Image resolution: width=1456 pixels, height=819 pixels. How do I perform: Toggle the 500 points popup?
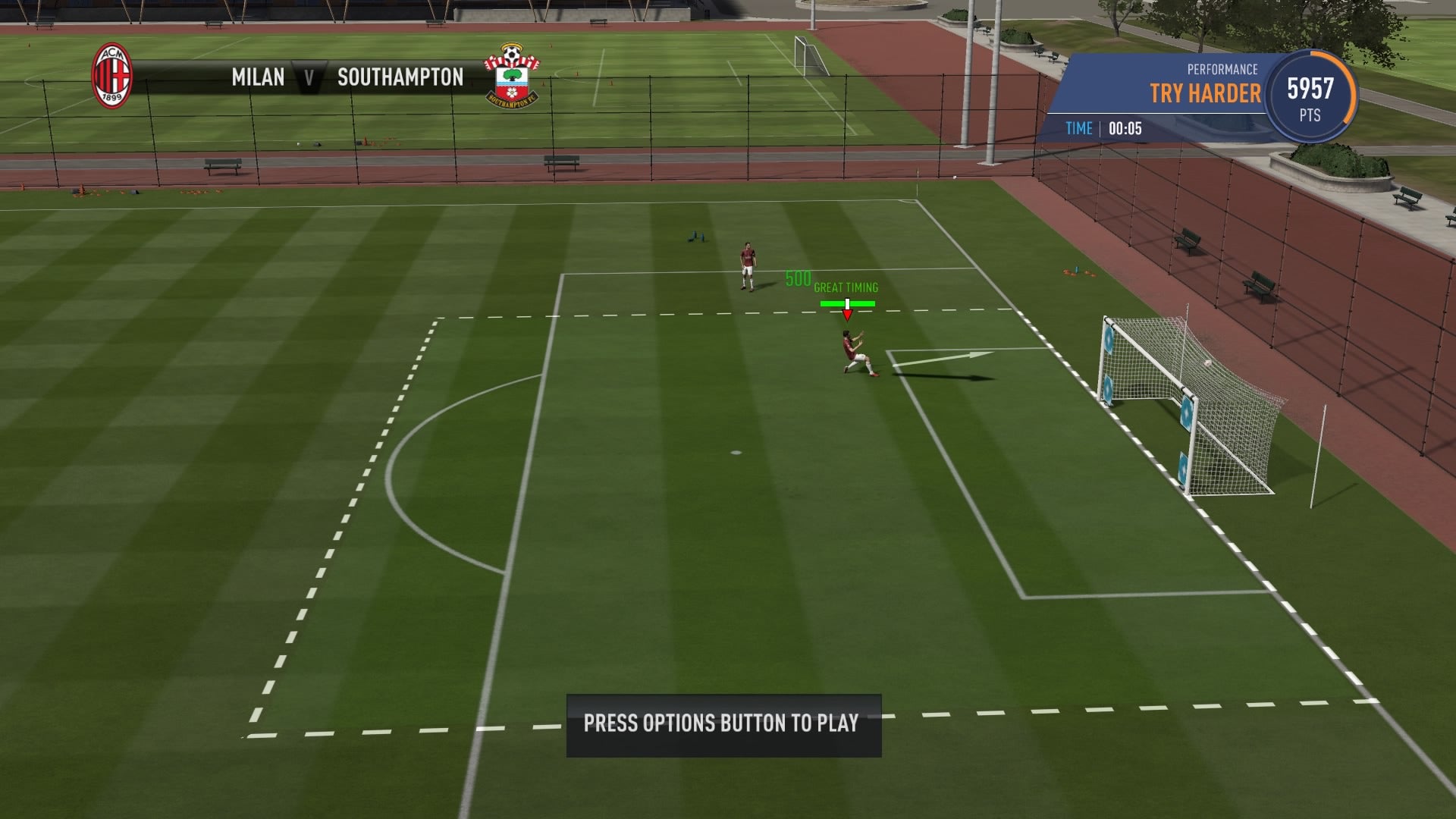[x=798, y=279]
